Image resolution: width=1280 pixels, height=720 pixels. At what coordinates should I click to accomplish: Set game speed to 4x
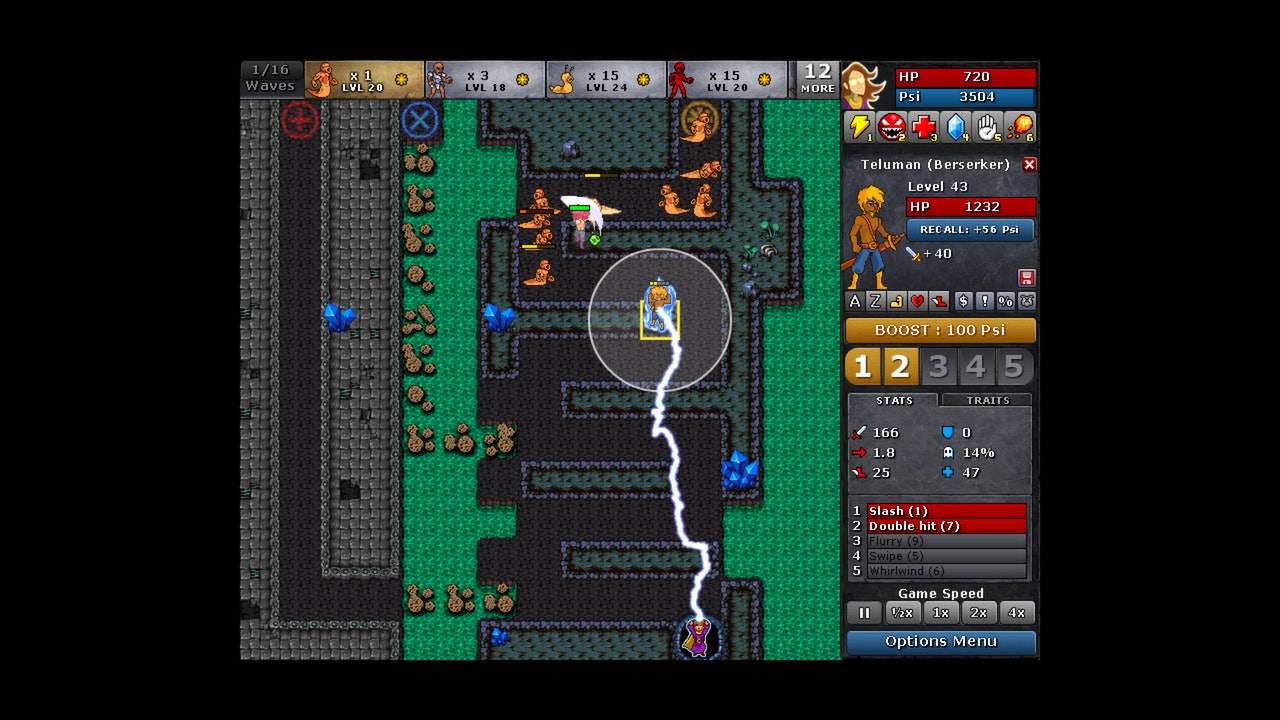(1016, 612)
